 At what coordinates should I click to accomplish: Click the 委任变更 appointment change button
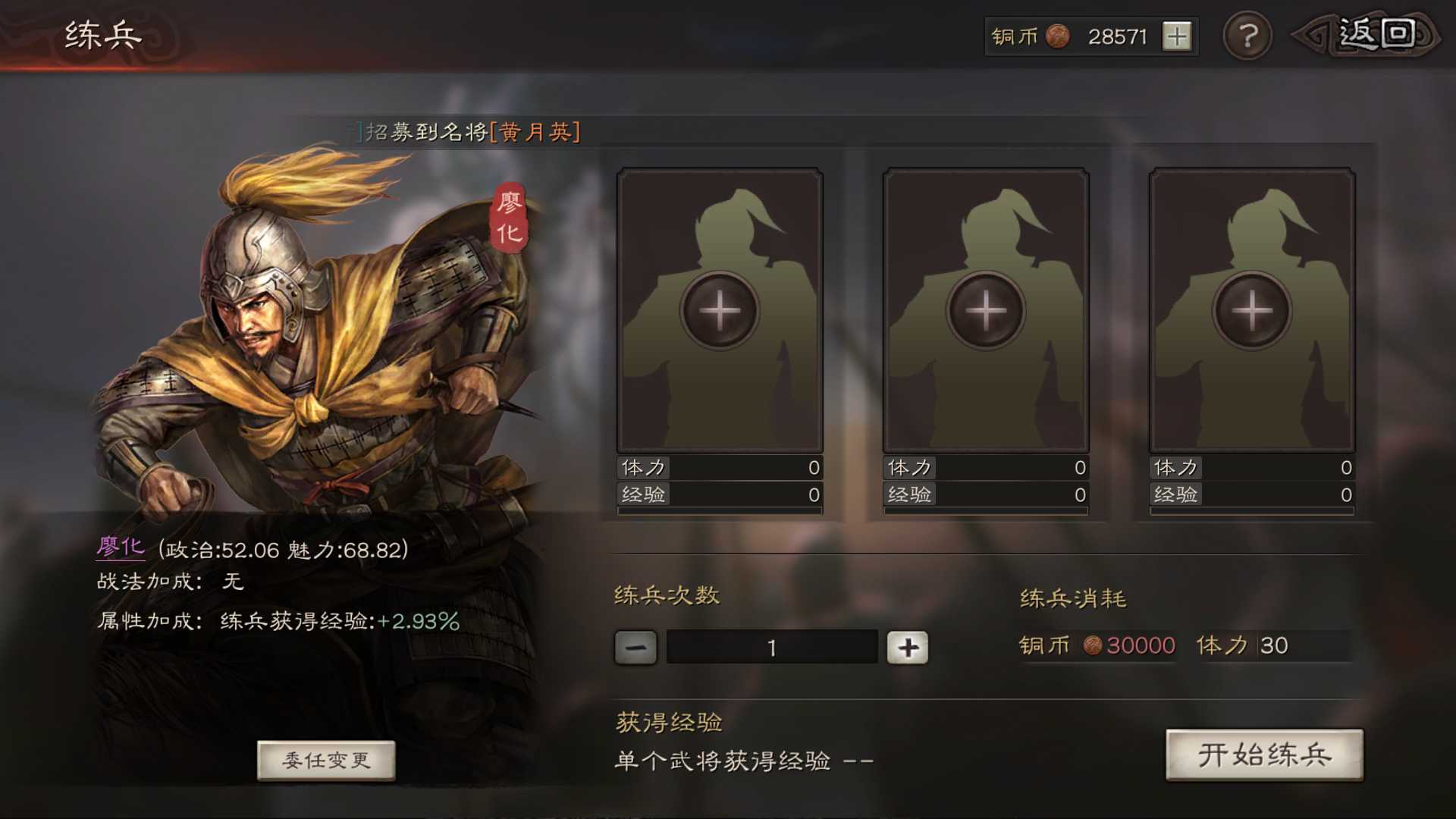pyautogui.click(x=326, y=761)
